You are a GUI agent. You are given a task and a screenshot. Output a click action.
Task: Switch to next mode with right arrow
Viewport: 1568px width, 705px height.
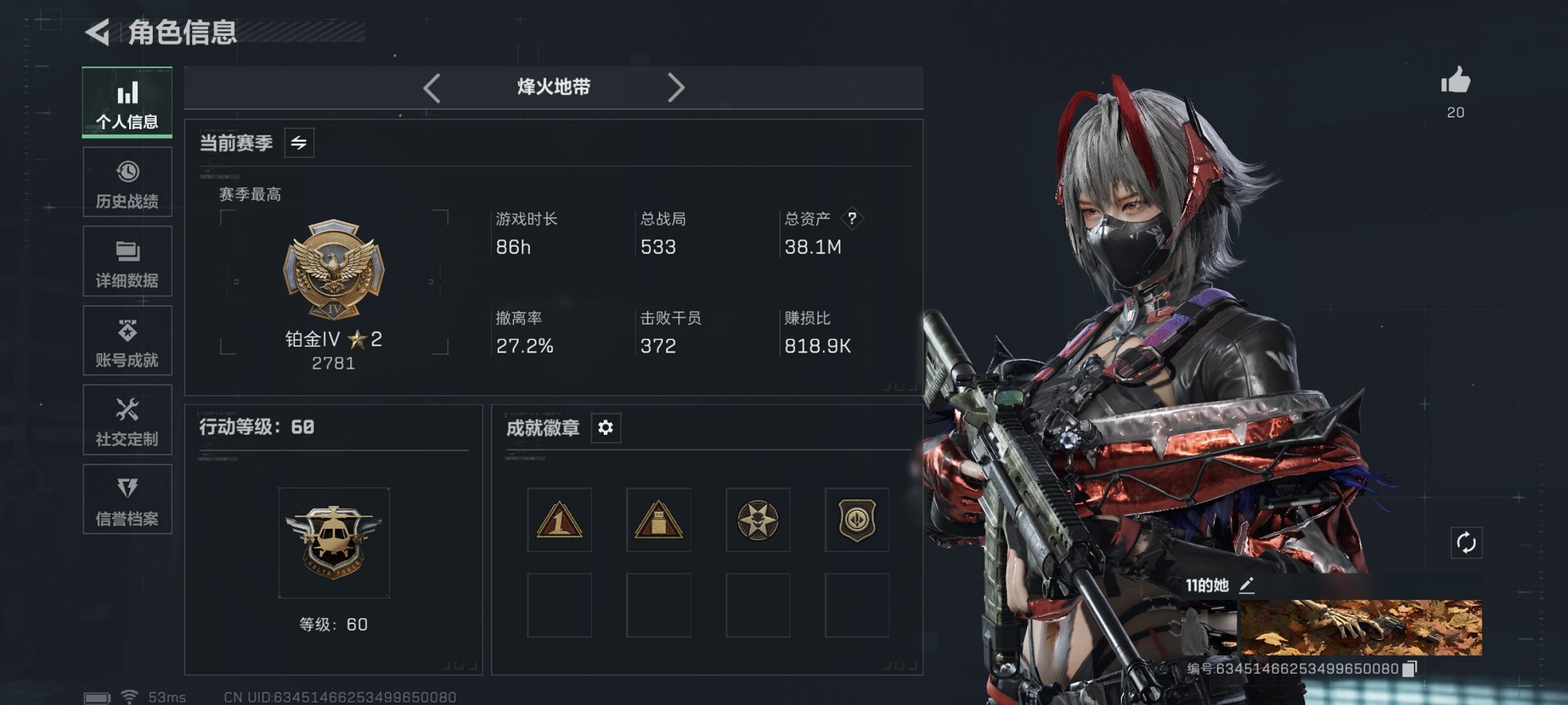coord(676,87)
